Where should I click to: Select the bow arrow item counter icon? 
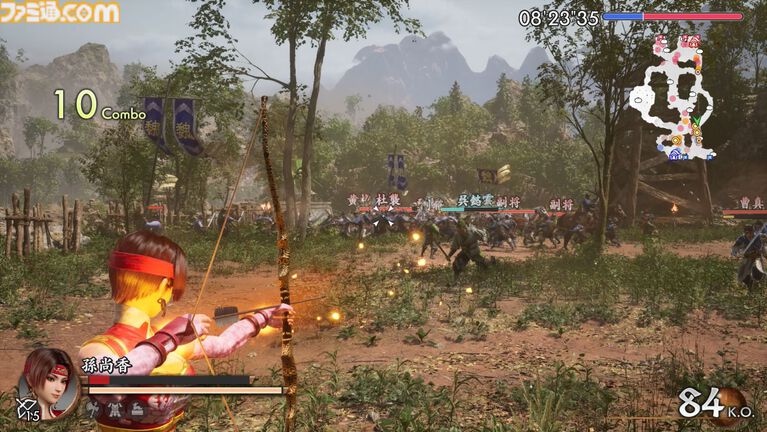point(27,410)
